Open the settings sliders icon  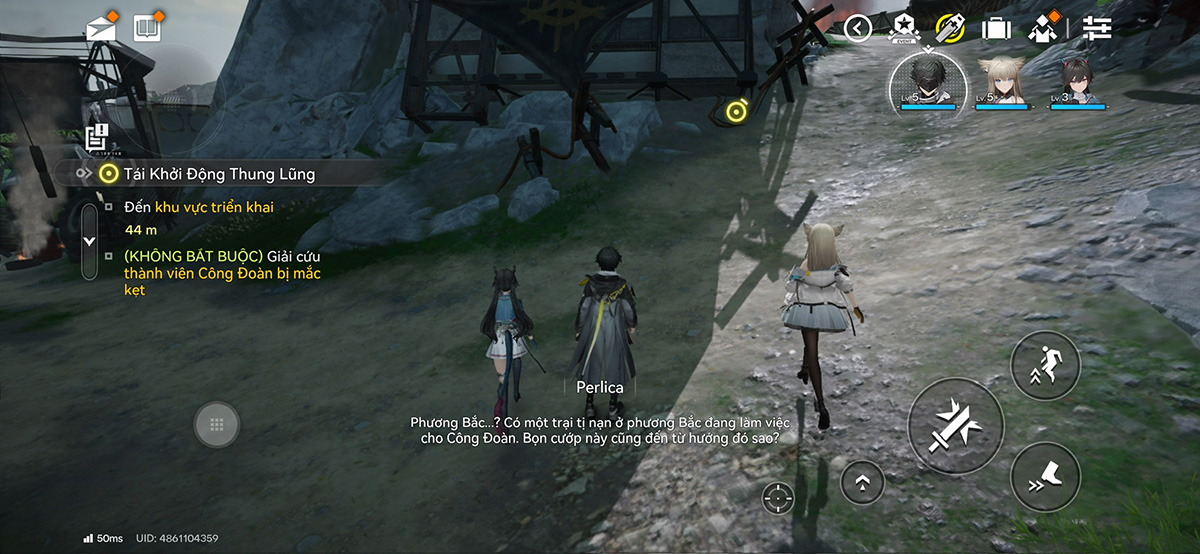(x=1097, y=28)
